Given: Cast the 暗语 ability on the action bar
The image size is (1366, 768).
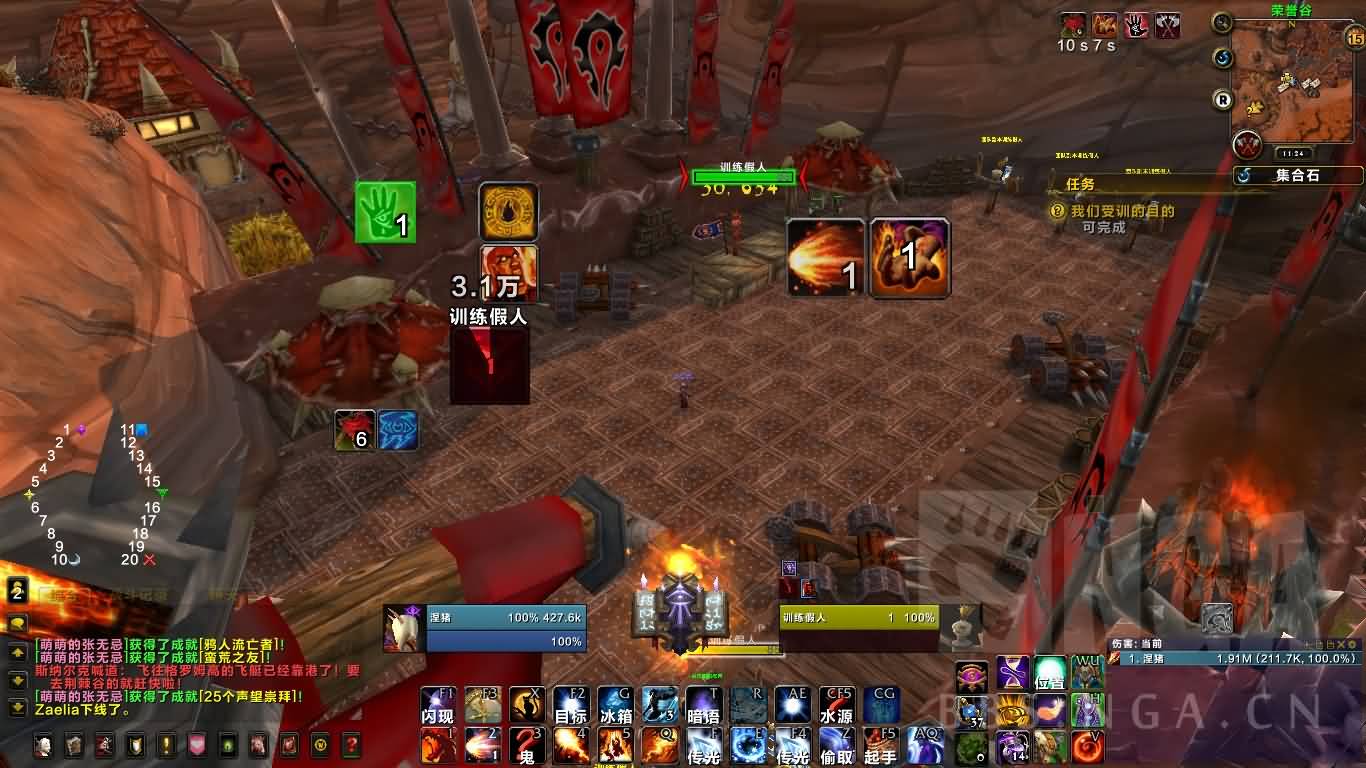Looking at the screenshot, I should [x=702, y=704].
